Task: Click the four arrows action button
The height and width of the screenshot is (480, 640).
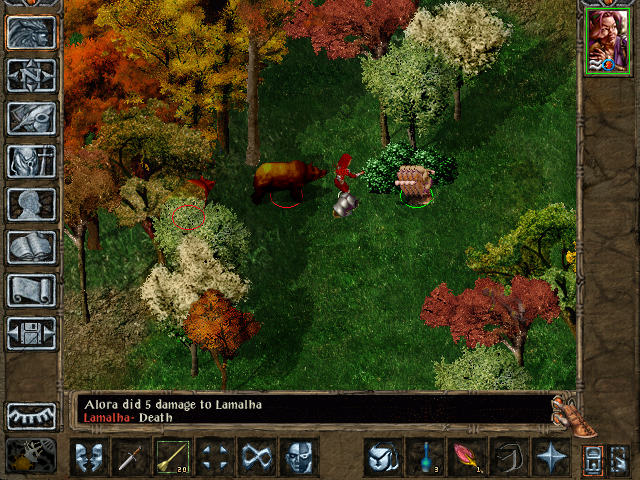Action: [x=216, y=458]
